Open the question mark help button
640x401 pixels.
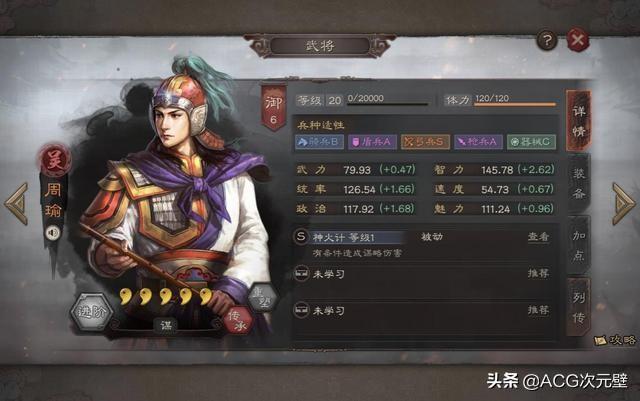tap(546, 40)
